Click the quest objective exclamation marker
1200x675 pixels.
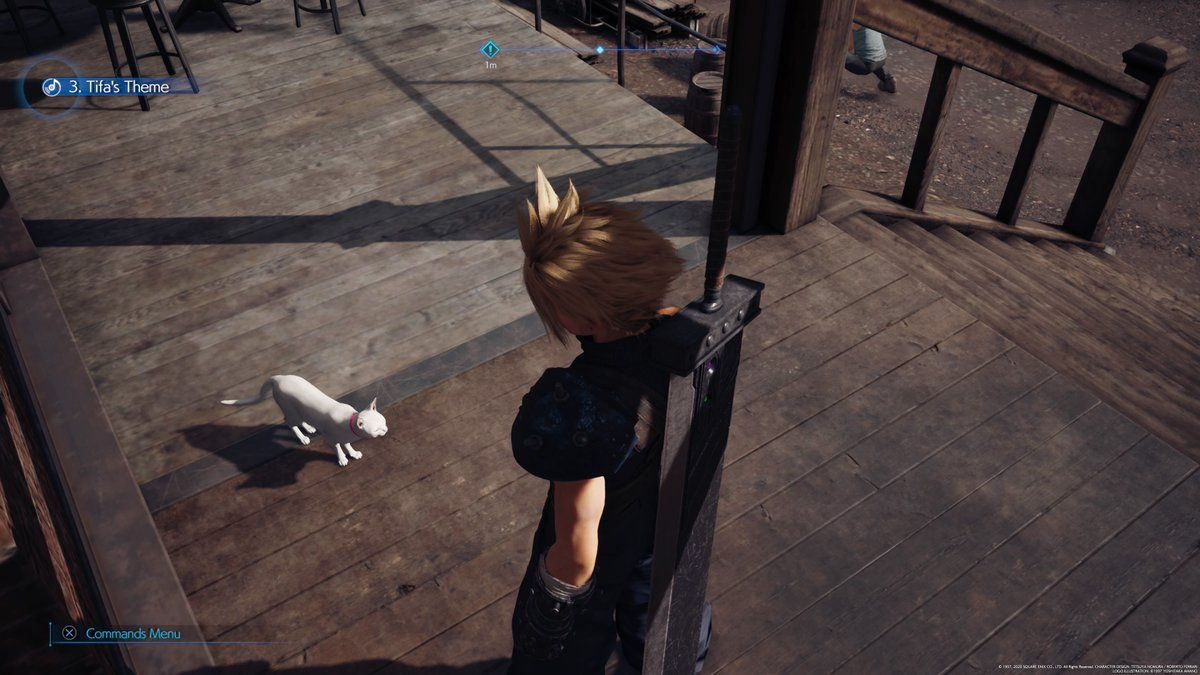tap(490, 49)
